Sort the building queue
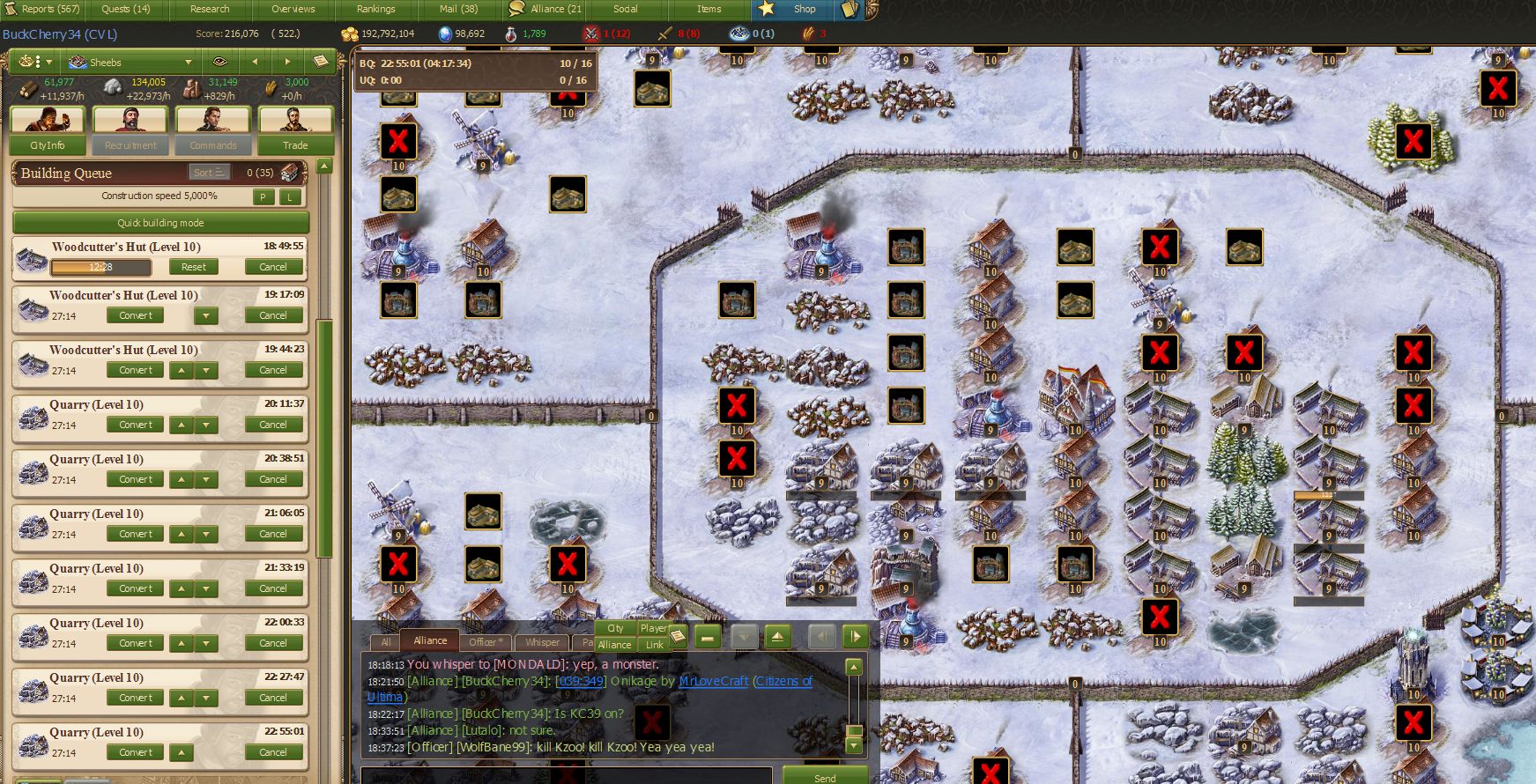 tap(208, 173)
